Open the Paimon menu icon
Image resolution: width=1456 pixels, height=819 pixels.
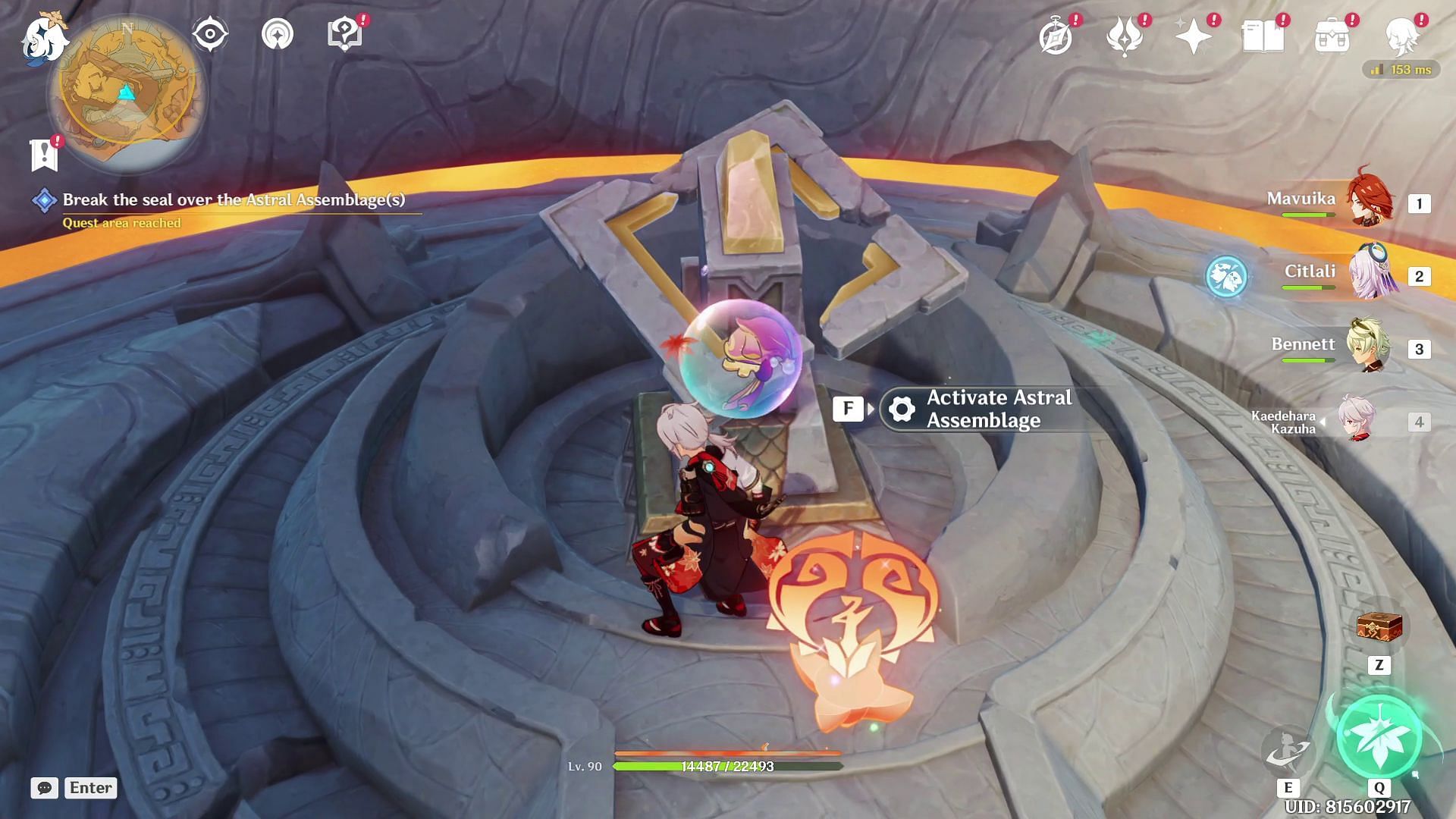point(43,38)
